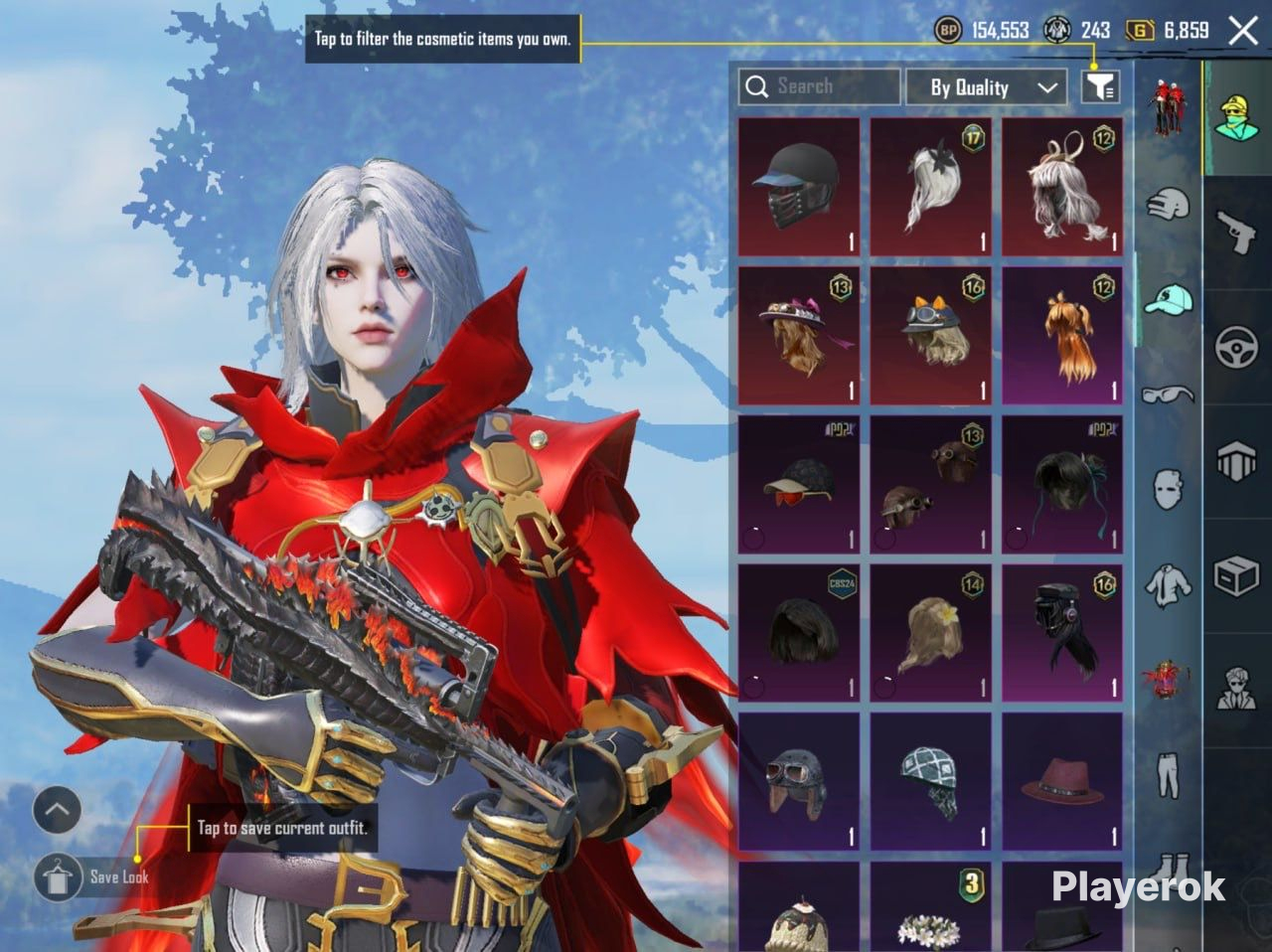Click the up arrow circle button
Screen dimensions: 1272x952
pyautogui.click(x=57, y=811)
